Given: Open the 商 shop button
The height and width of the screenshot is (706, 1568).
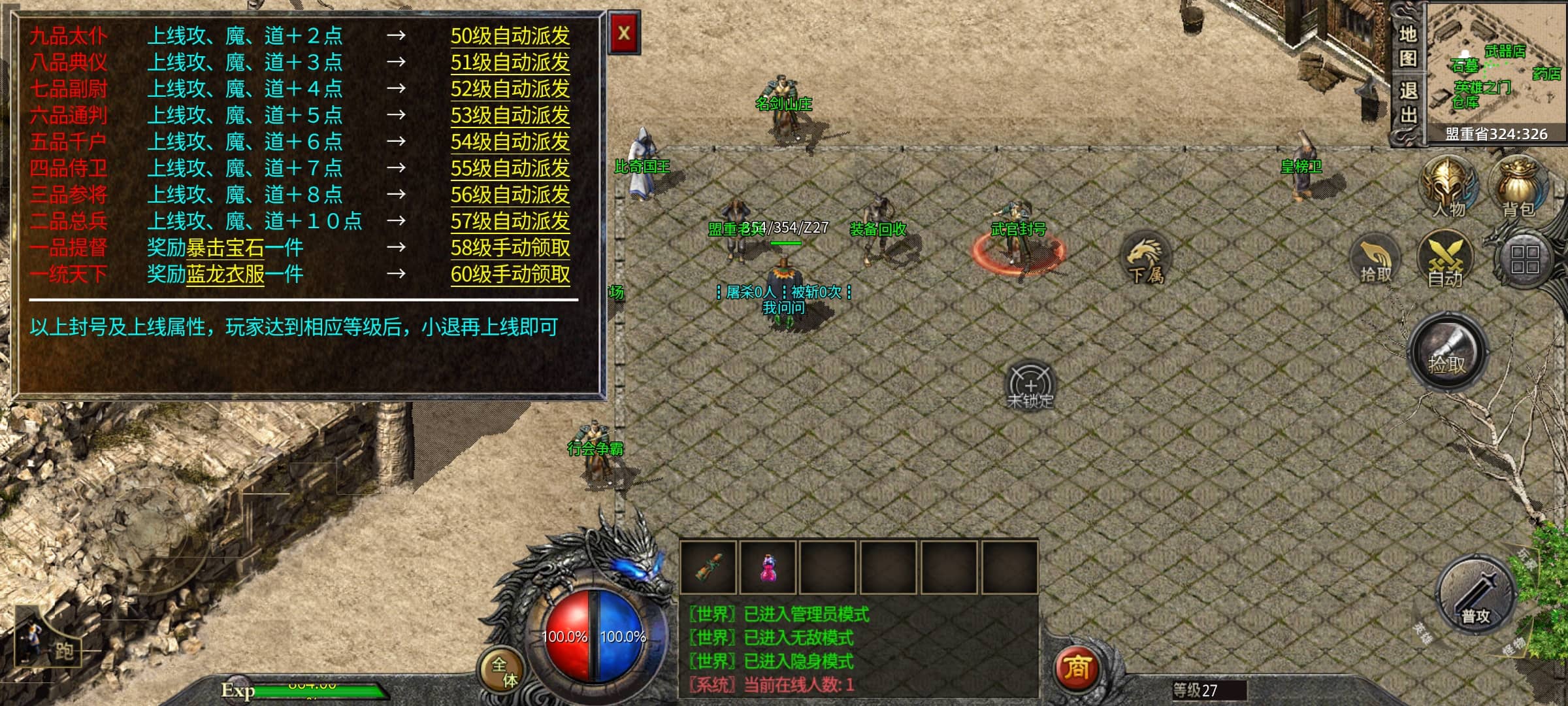Looking at the screenshot, I should click(x=1076, y=668).
